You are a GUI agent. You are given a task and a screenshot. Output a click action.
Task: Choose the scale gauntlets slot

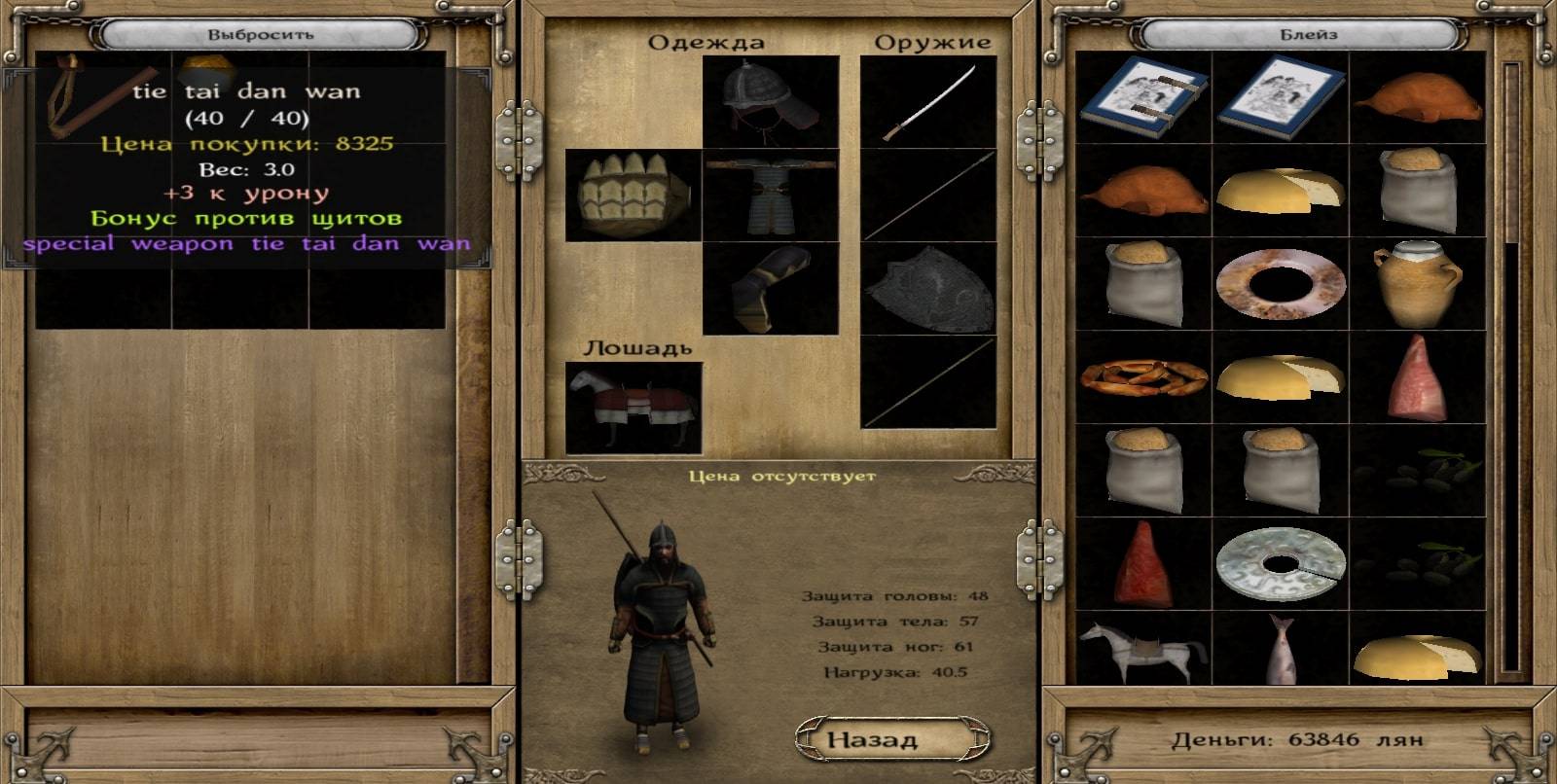click(x=634, y=195)
